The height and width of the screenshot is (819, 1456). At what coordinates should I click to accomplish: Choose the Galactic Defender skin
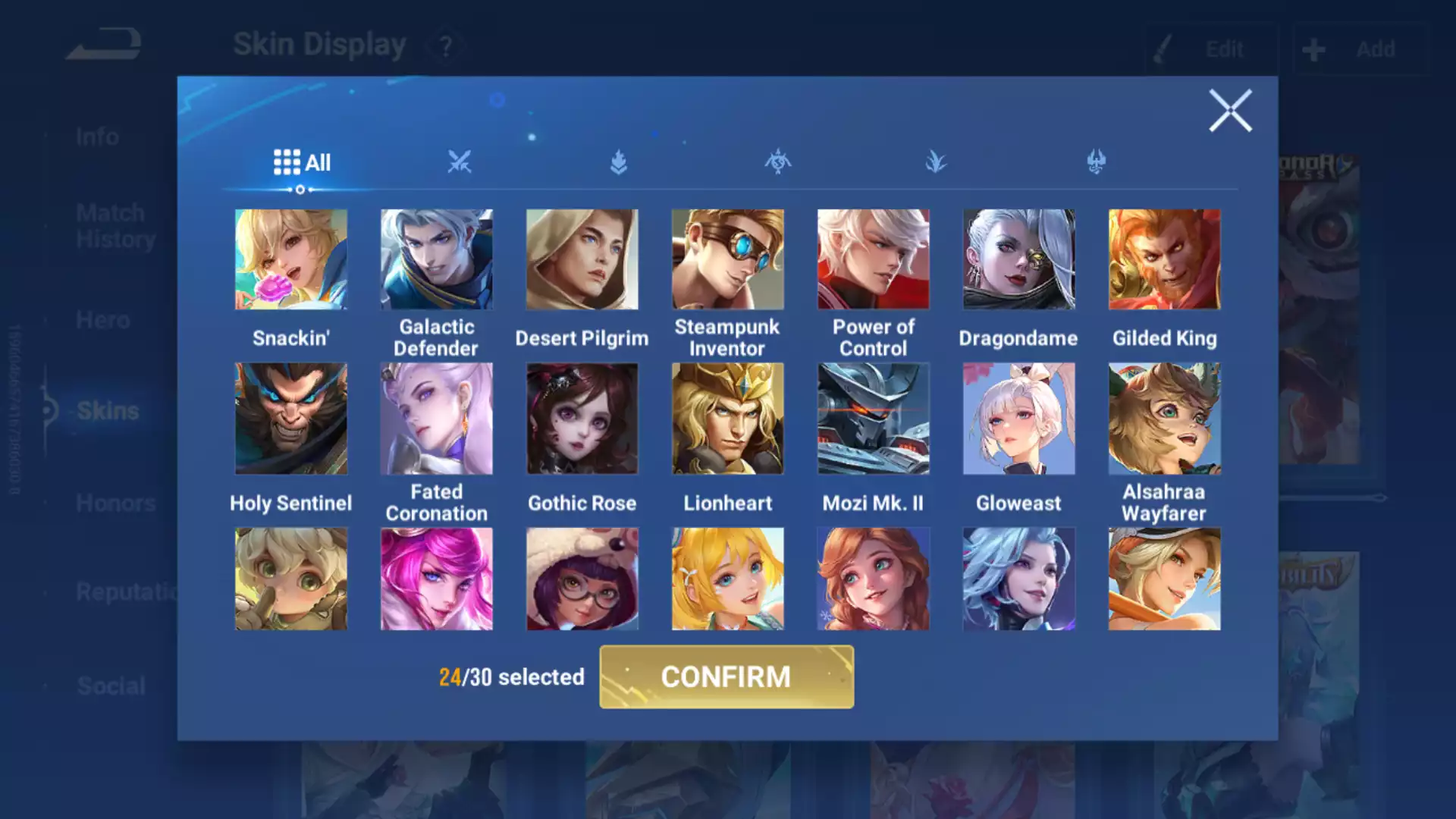[x=437, y=259]
